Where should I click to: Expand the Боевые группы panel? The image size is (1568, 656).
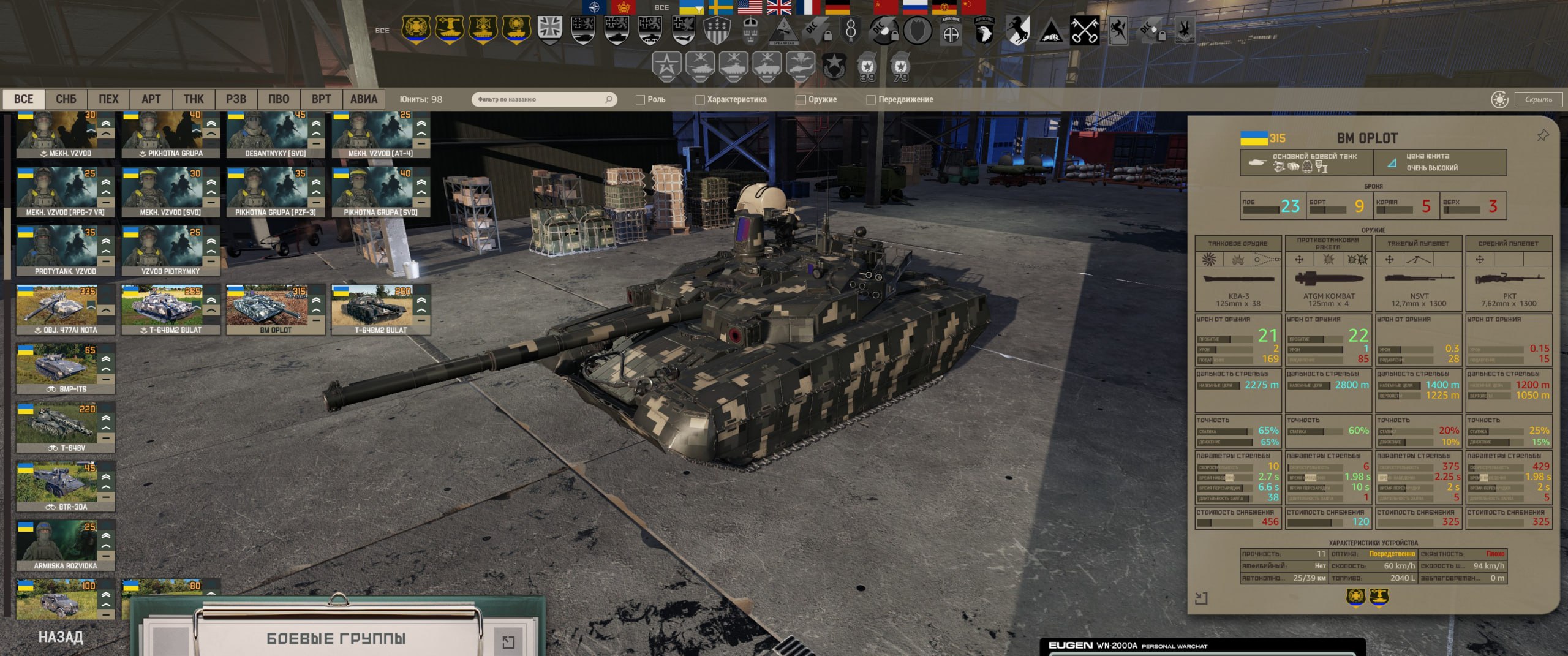508,641
